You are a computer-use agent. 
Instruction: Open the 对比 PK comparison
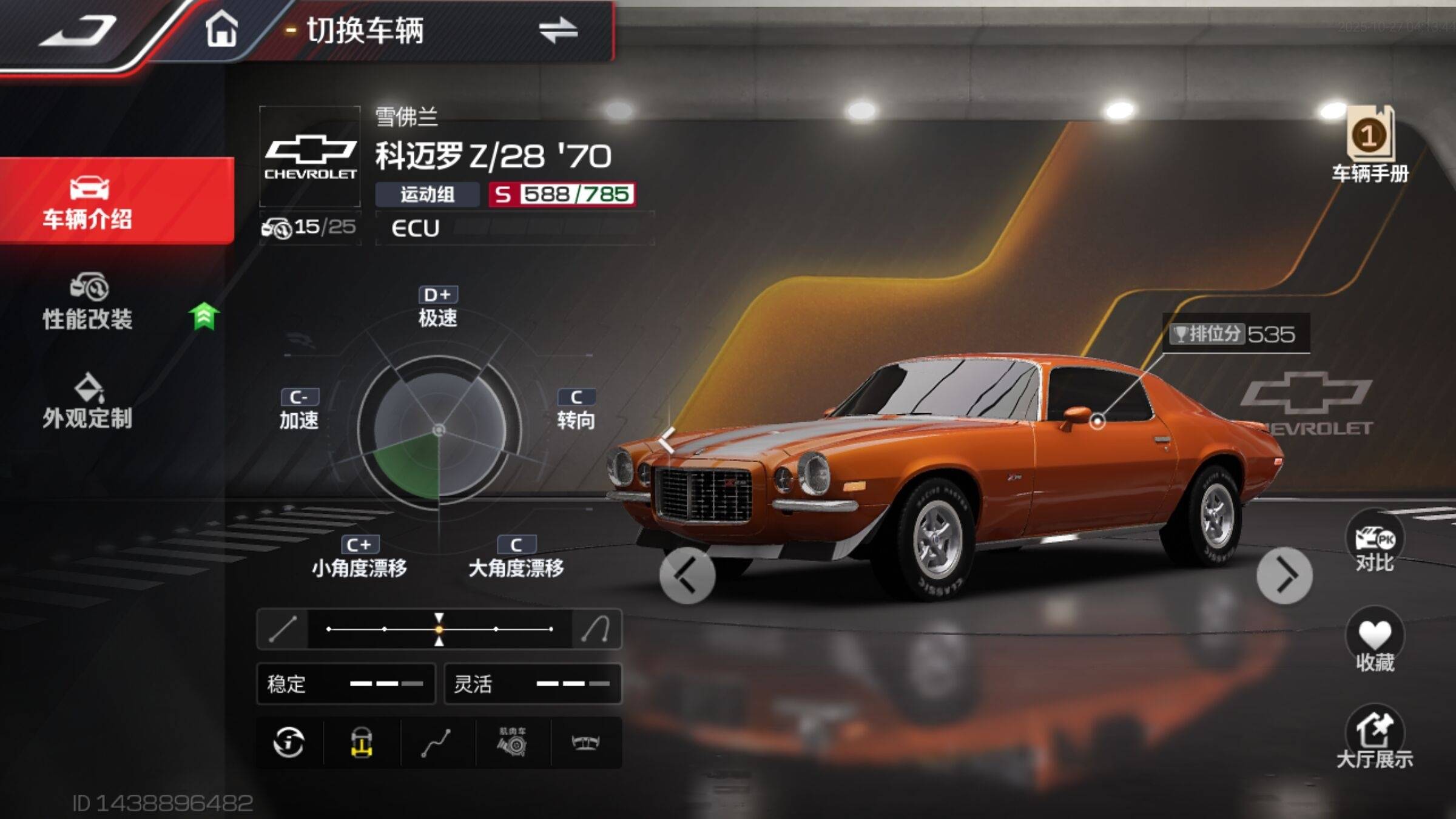[x=1375, y=544]
